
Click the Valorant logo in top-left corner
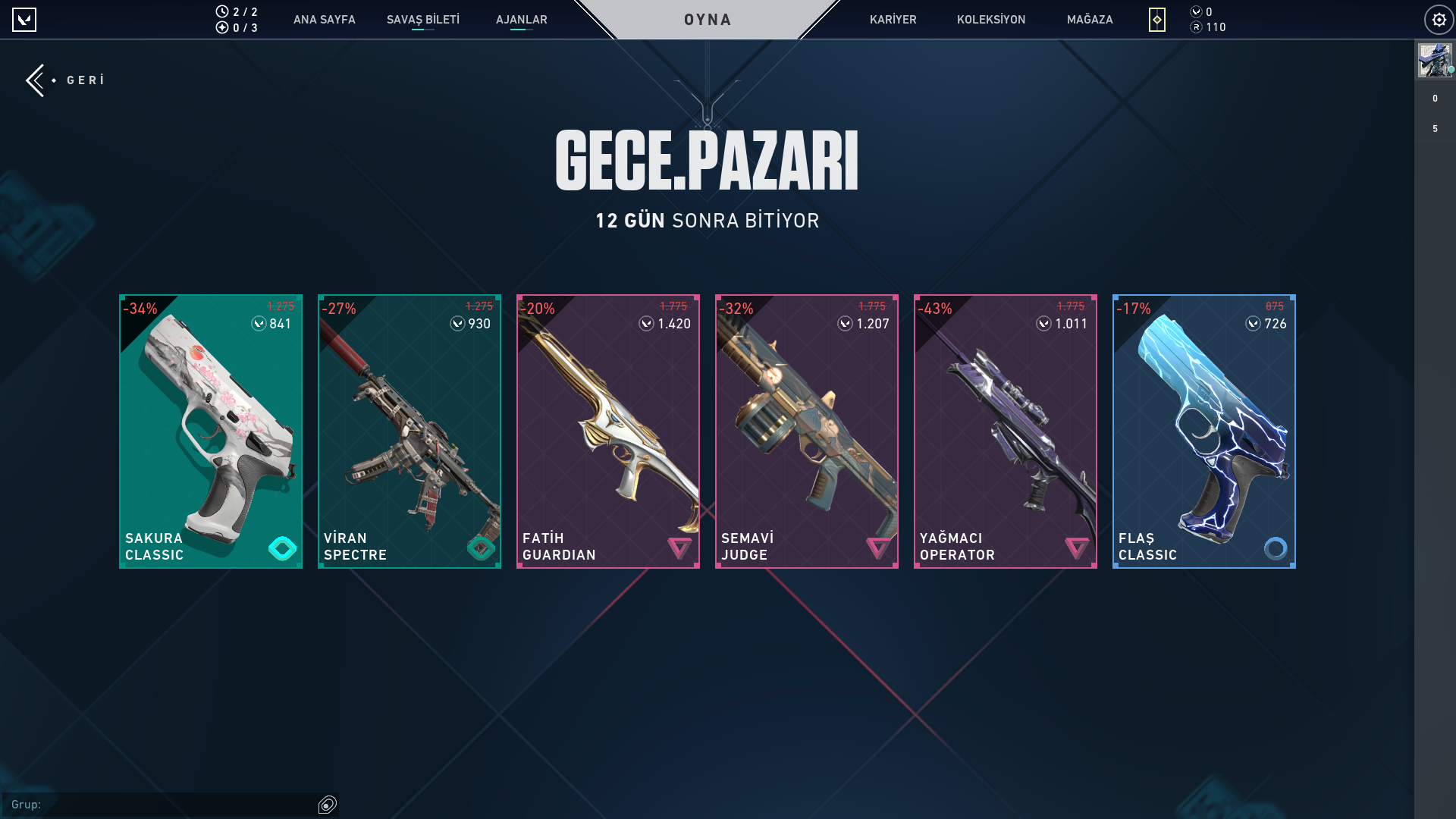24,20
